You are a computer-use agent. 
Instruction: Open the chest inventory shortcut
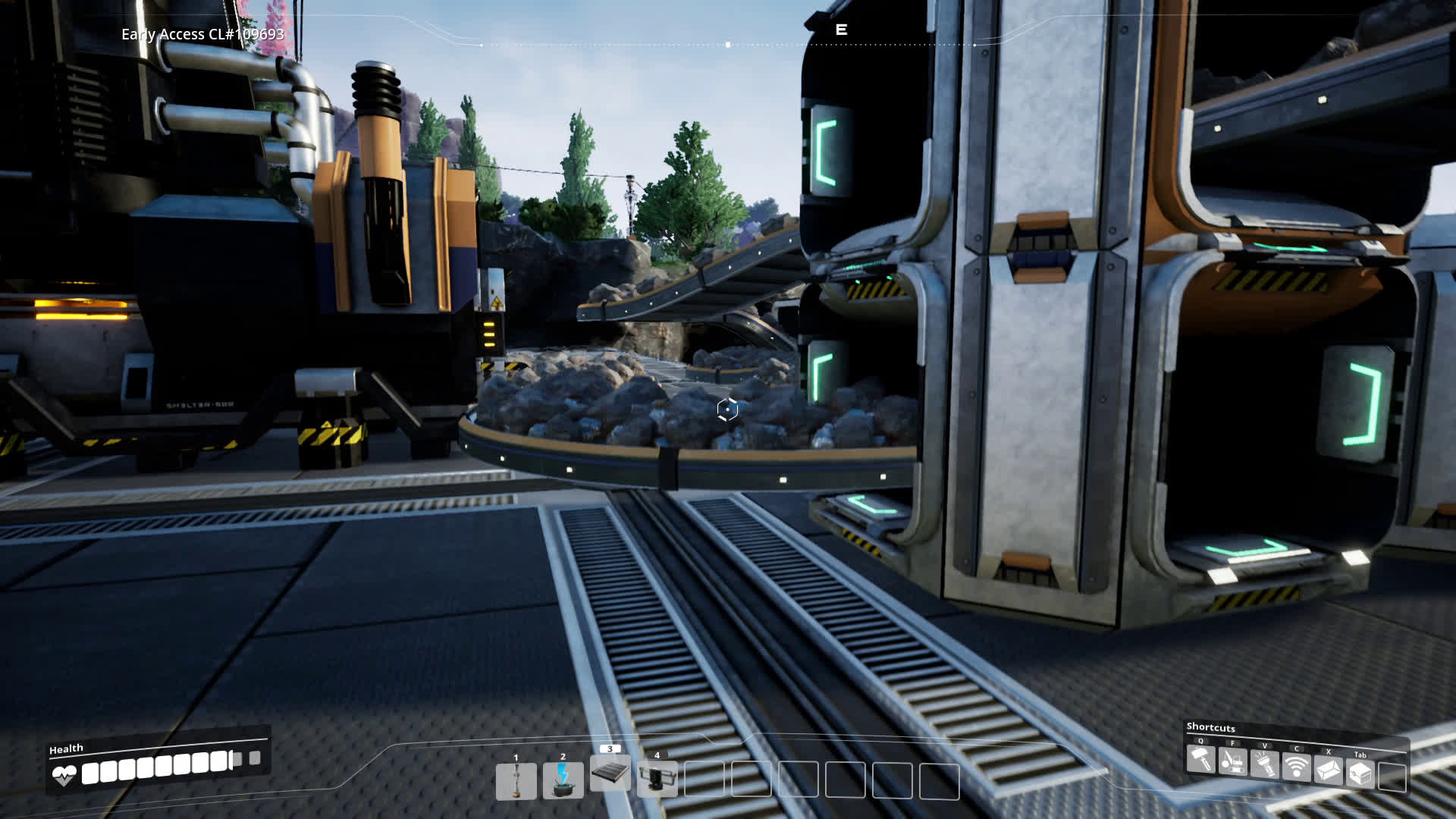[x=1360, y=773]
